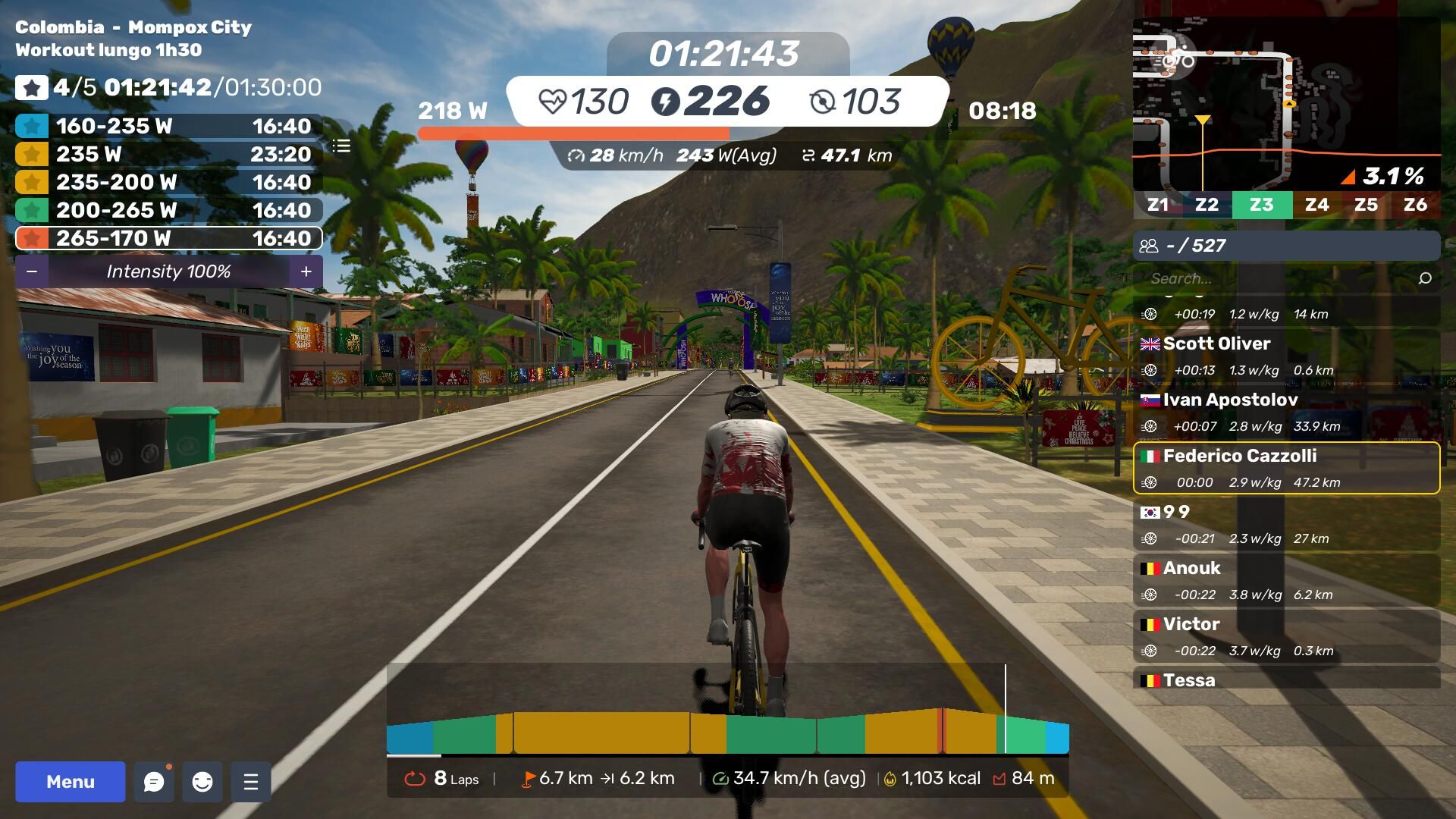
Task: Click the workout profile graph
Action: click(727, 730)
